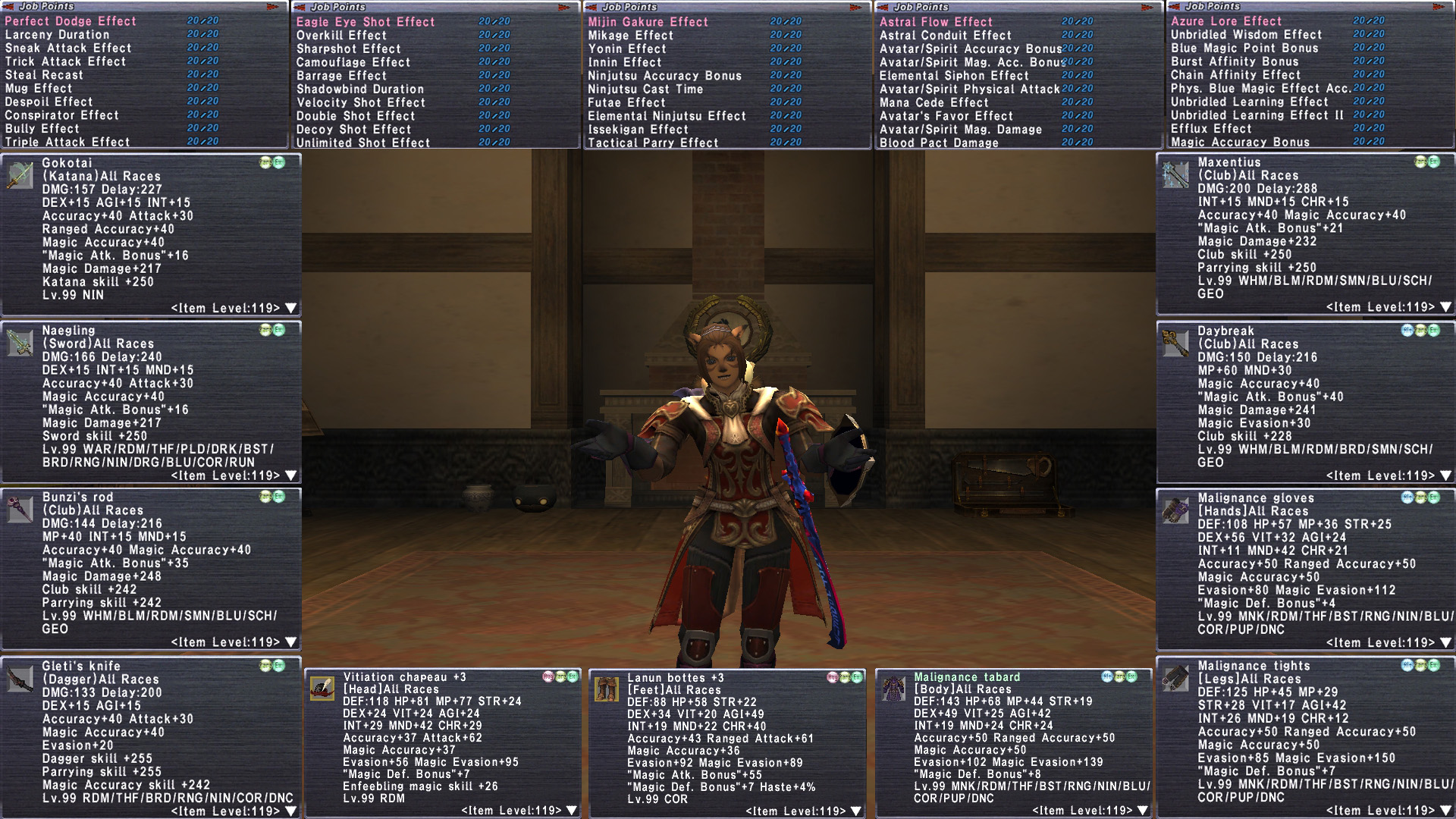Image resolution: width=1456 pixels, height=819 pixels.
Task: Click the Malignance tabard body icon
Action: click(893, 689)
